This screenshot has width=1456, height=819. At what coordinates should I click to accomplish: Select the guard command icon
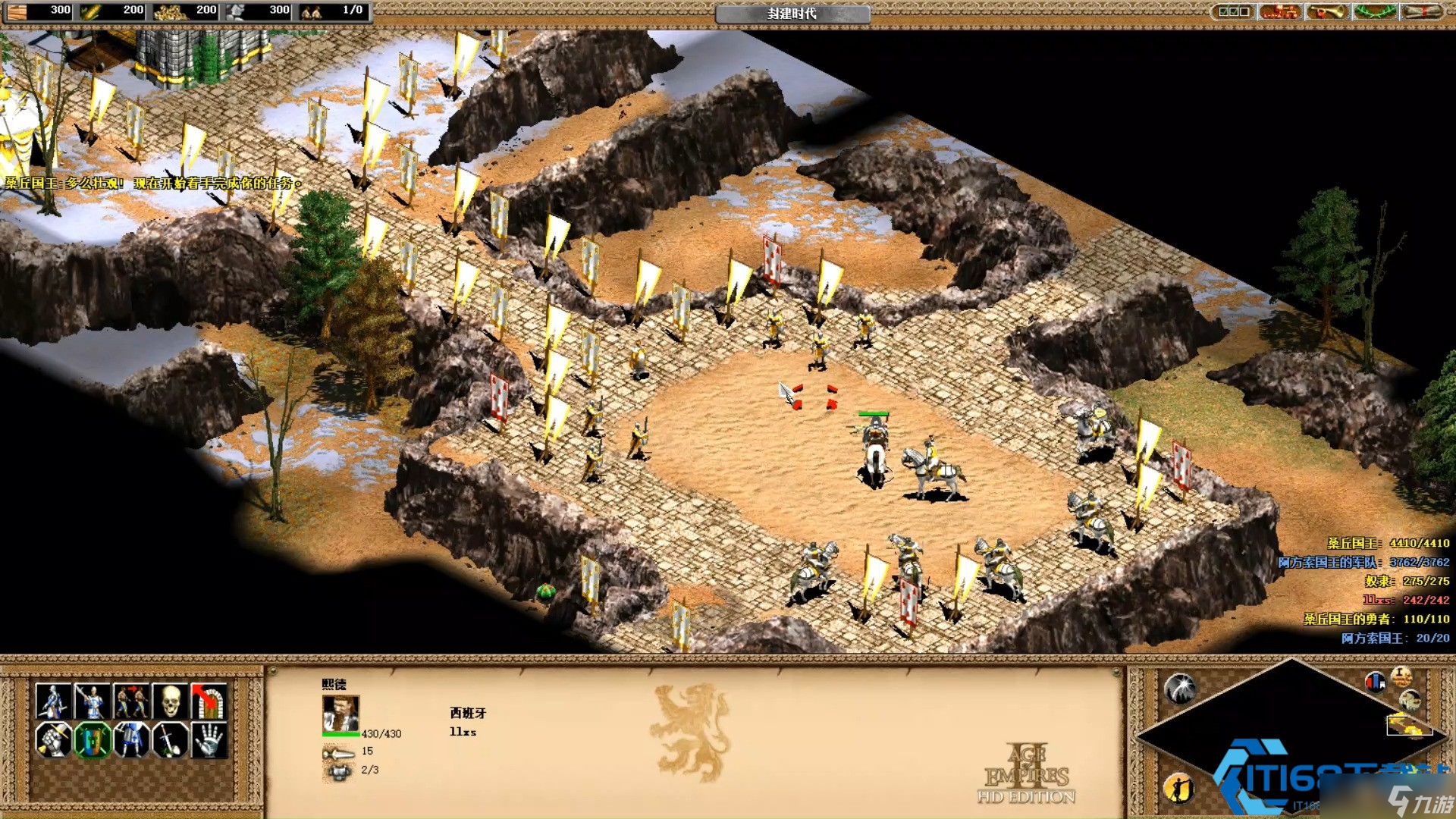93,701
